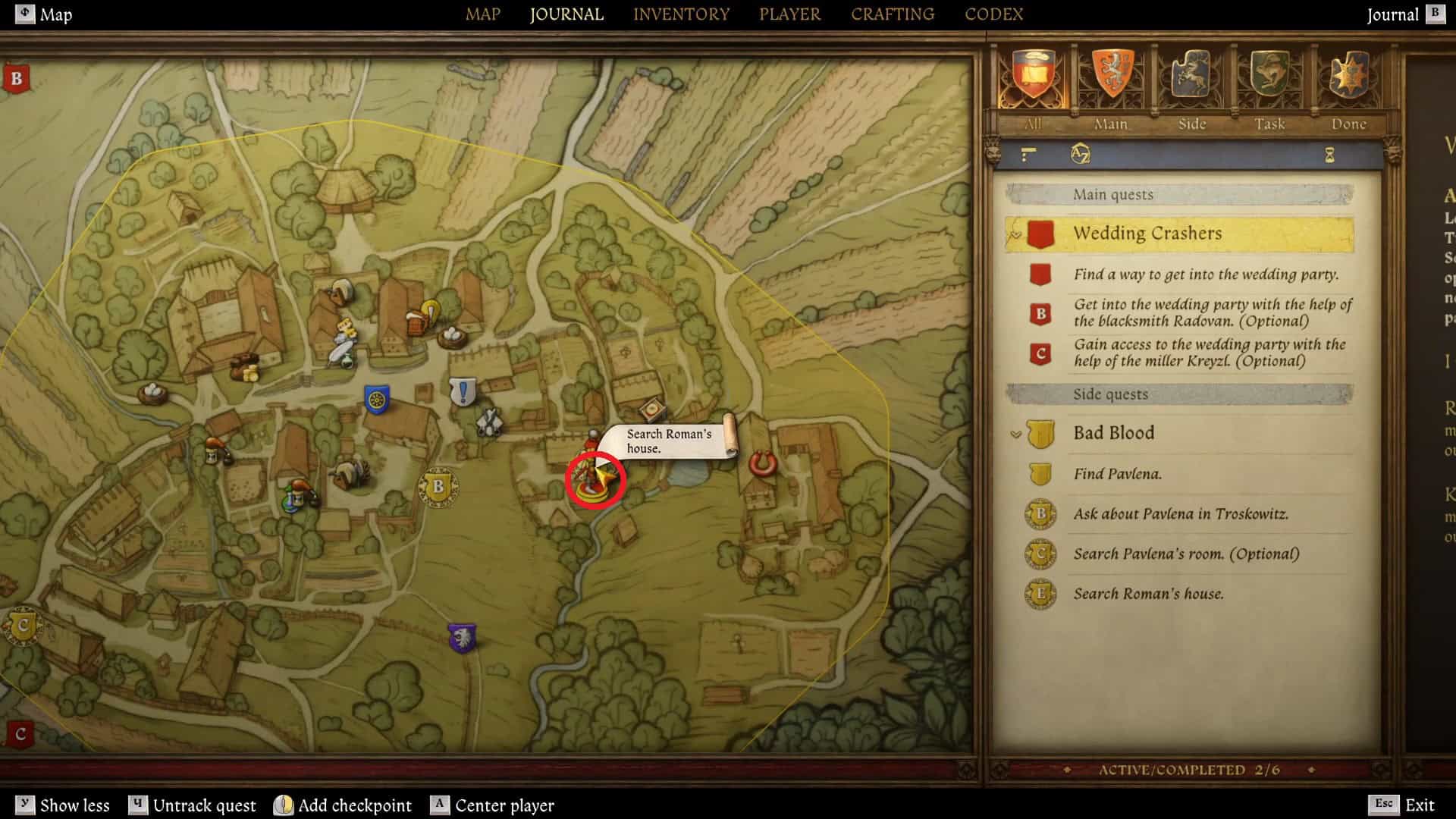
Task: Switch to the Inventory tab
Action: coord(681,14)
